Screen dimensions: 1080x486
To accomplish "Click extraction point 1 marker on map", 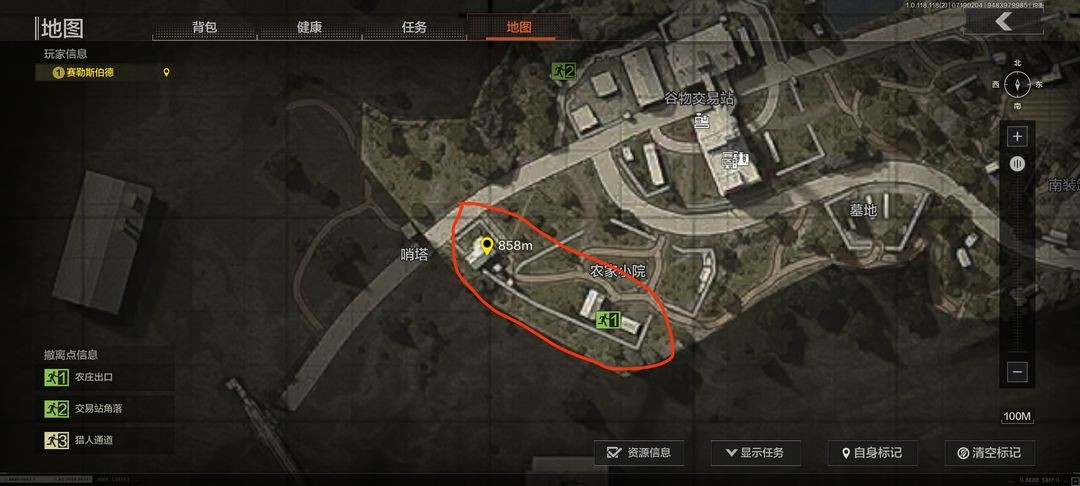I will (x=608, y=320).
